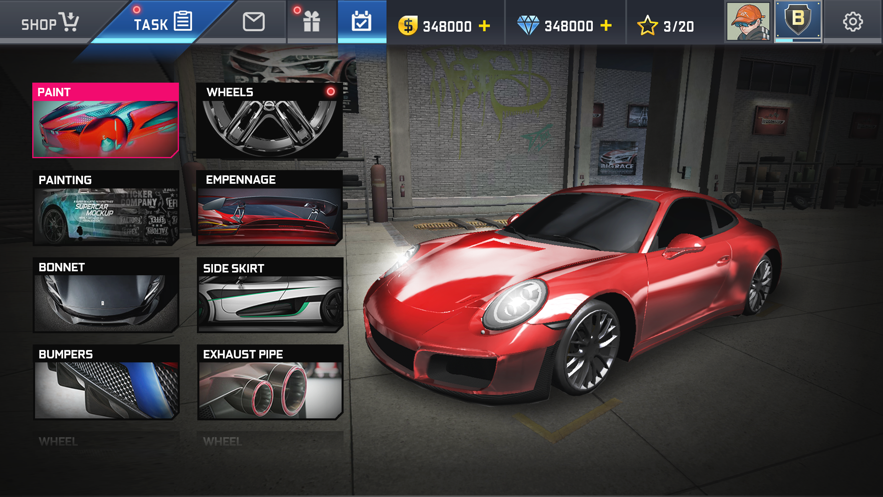The width and height of the screenshot is (883, 497).
Task: Choose the Wheels upgrade category
Action: [x=270, y=121]
